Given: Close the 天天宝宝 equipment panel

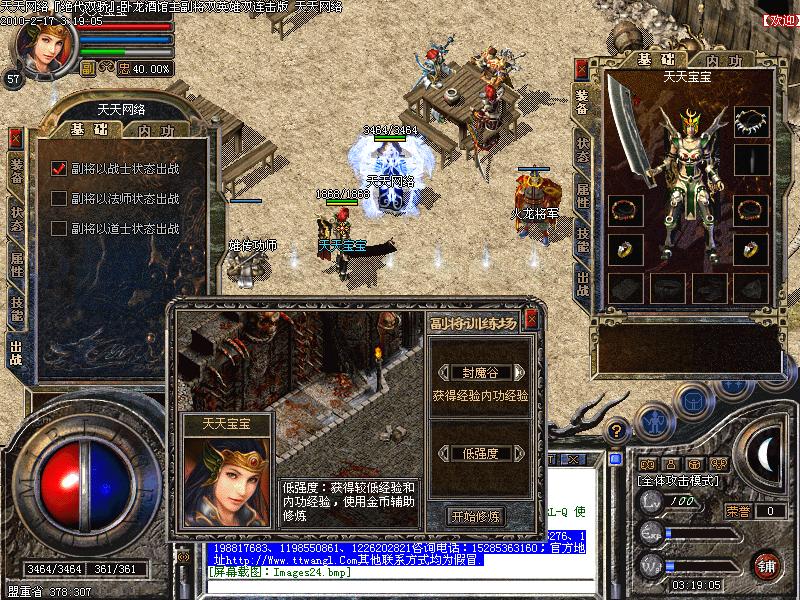Looking at the screenshot, I should (582, 69).
